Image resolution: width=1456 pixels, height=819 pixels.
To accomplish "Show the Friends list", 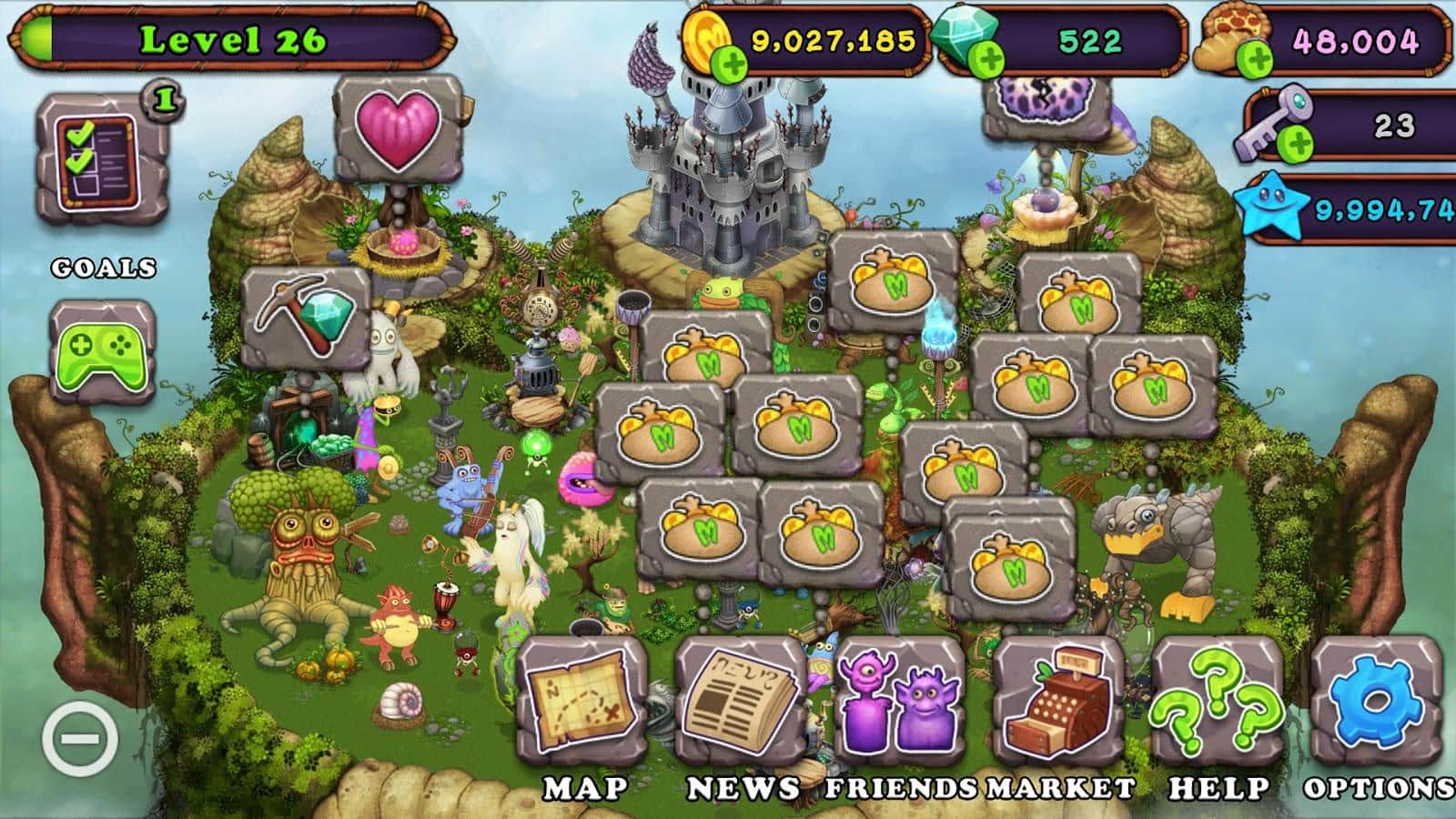I will coord(898,703).
